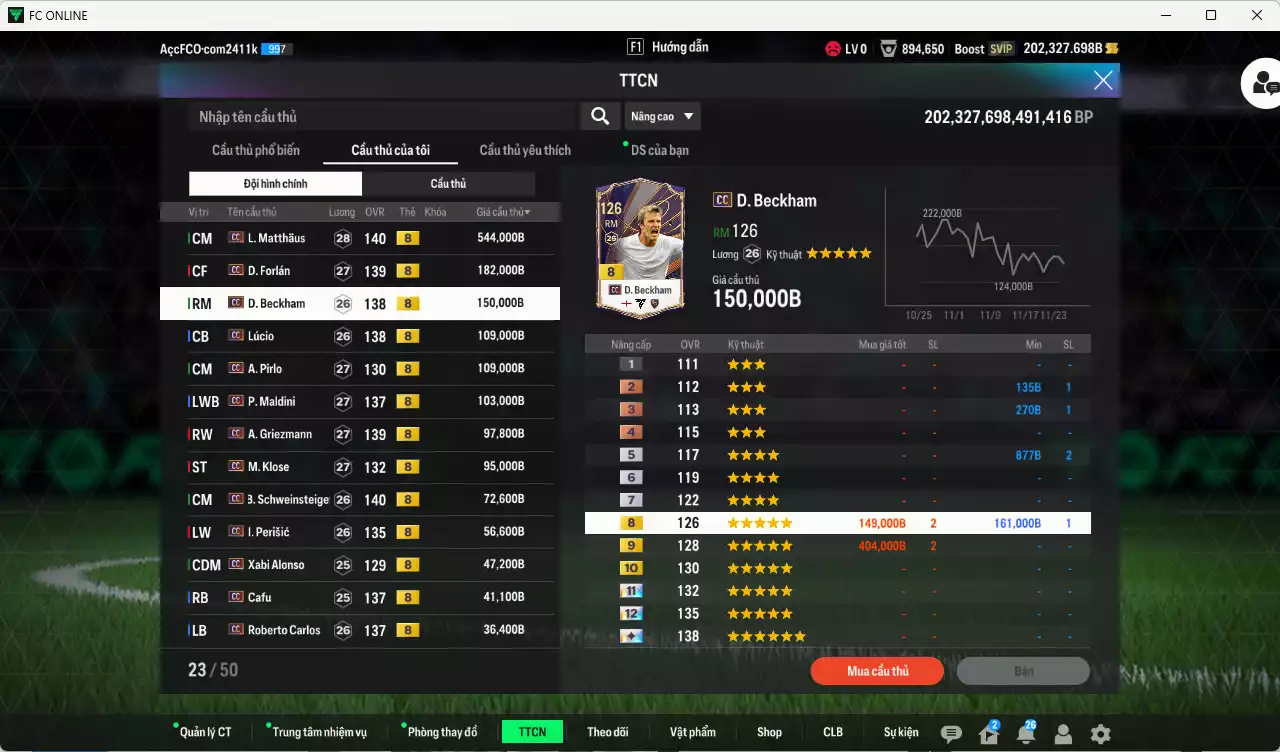Click the Mua cầu thủ button

click(x=876, y=671)
